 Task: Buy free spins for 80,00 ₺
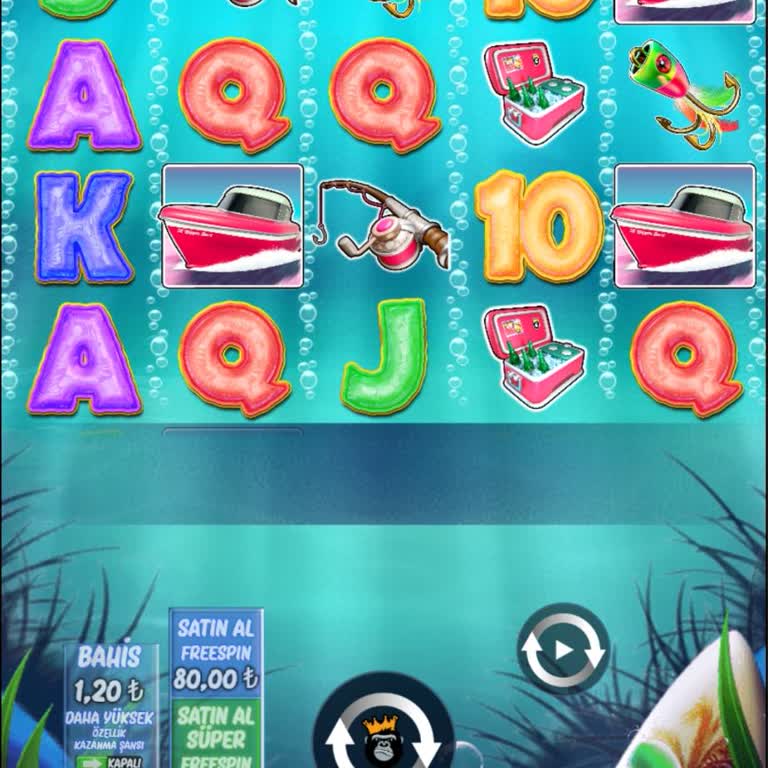click(x=216, y=655)
